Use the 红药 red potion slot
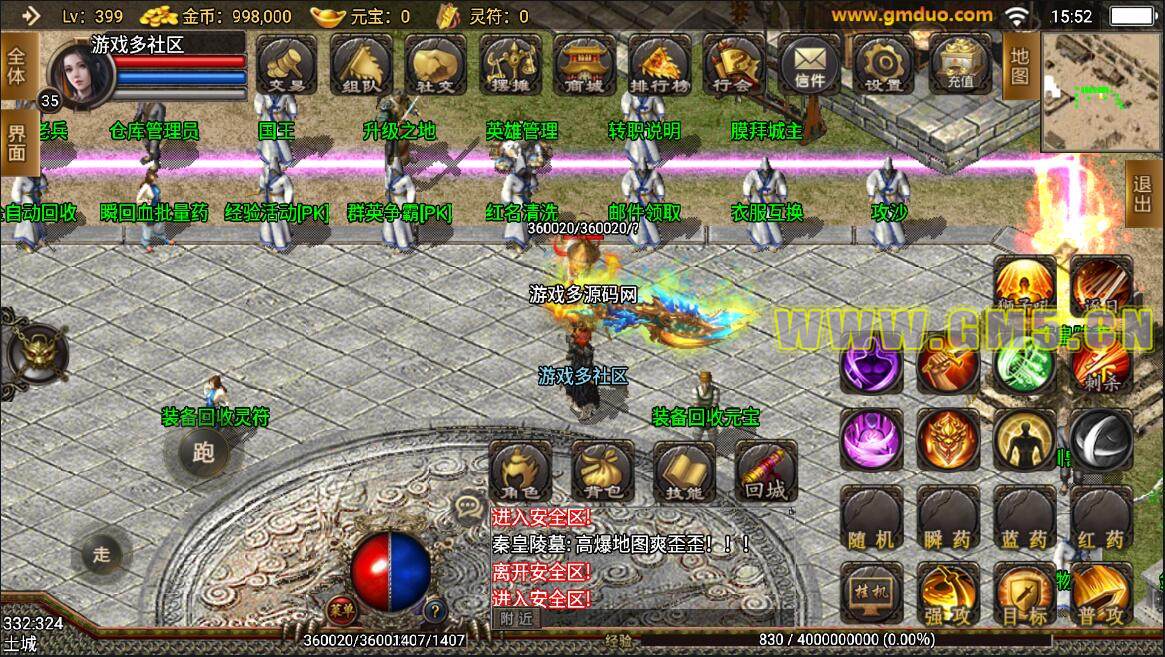Screen dimensions: 1165x657 (1101, 518)
